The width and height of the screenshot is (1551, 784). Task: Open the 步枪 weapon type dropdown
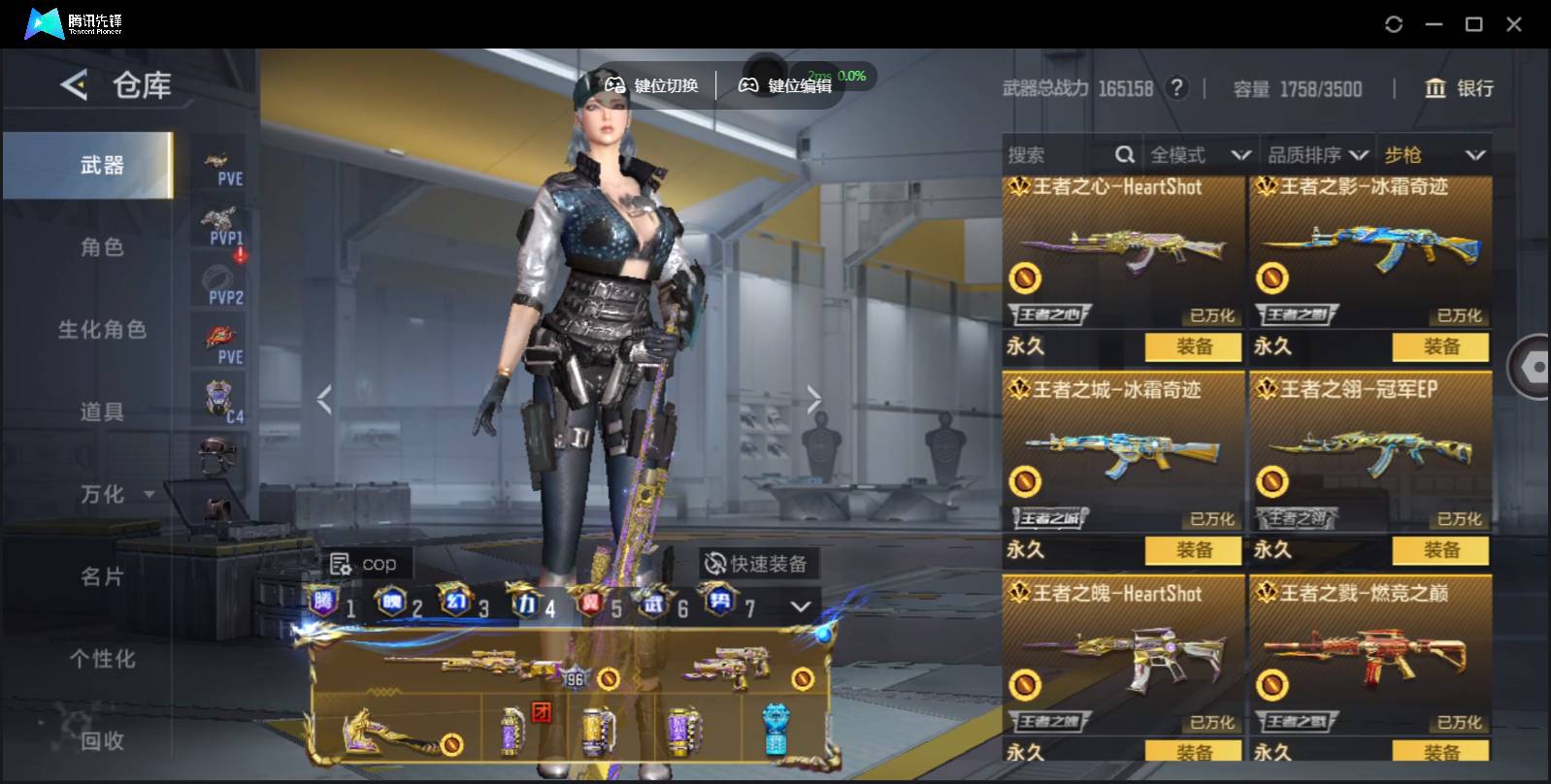pyautogui.click(x=1434, y=155)
